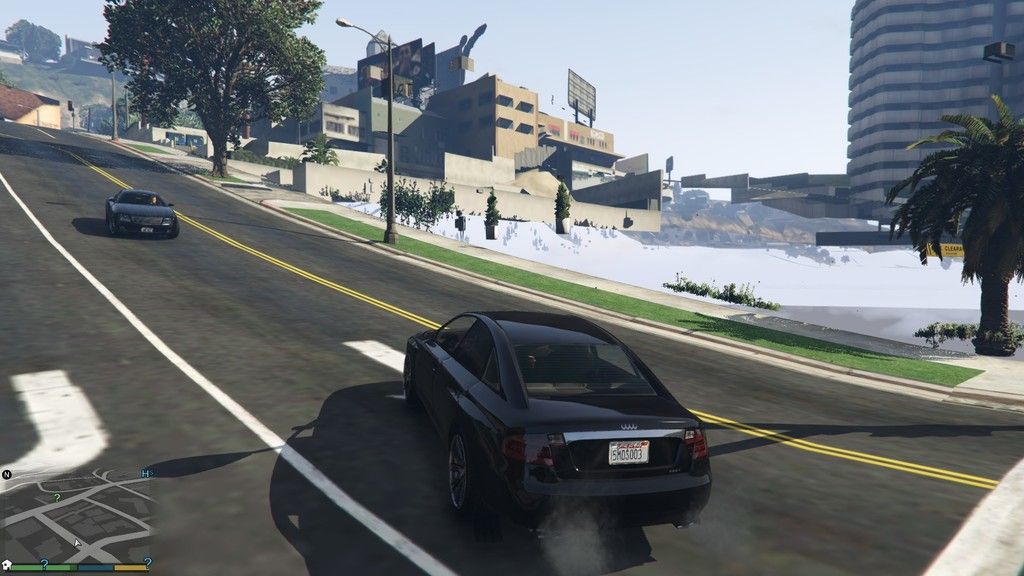This screenshot has width=1024, height=576.
Task: Select the blue H marker on the minimap
Action: pyautogui.click(x=146, y=473)
